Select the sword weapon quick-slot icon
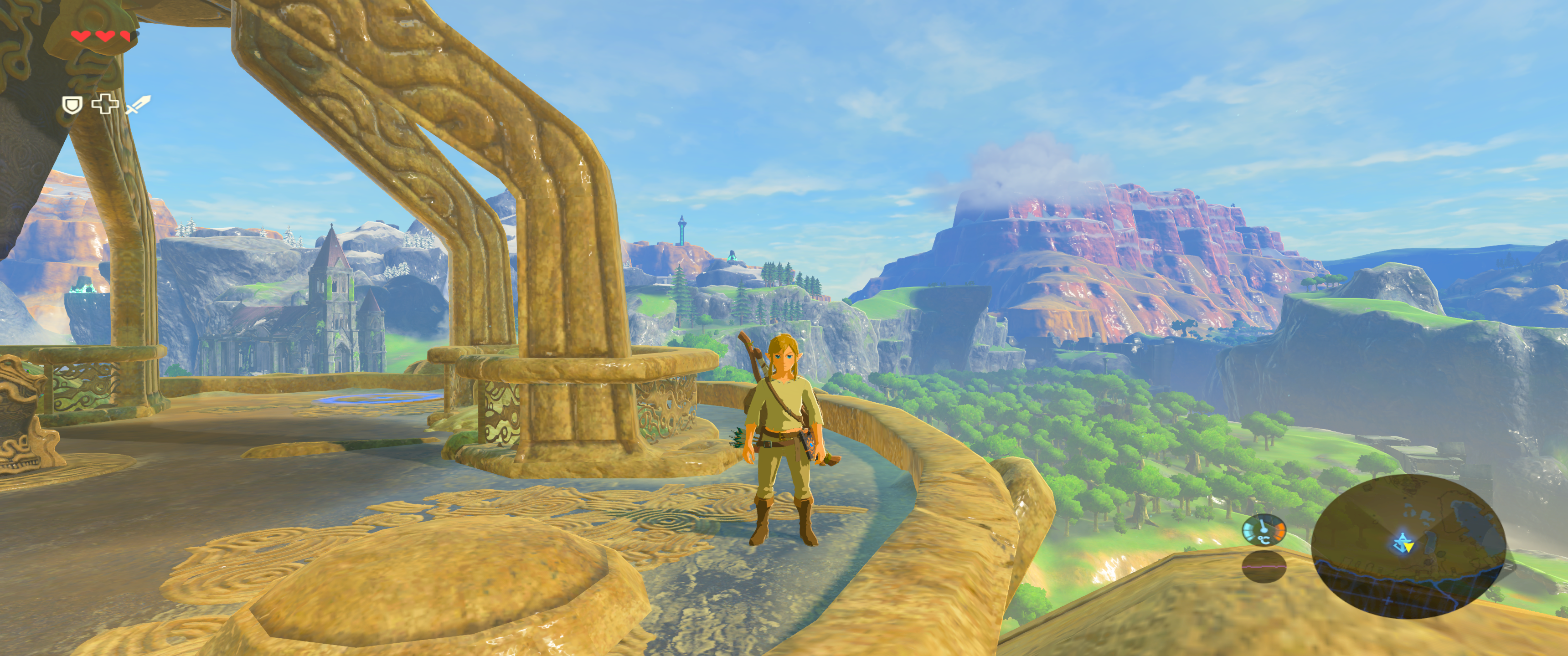 (138, 105)
